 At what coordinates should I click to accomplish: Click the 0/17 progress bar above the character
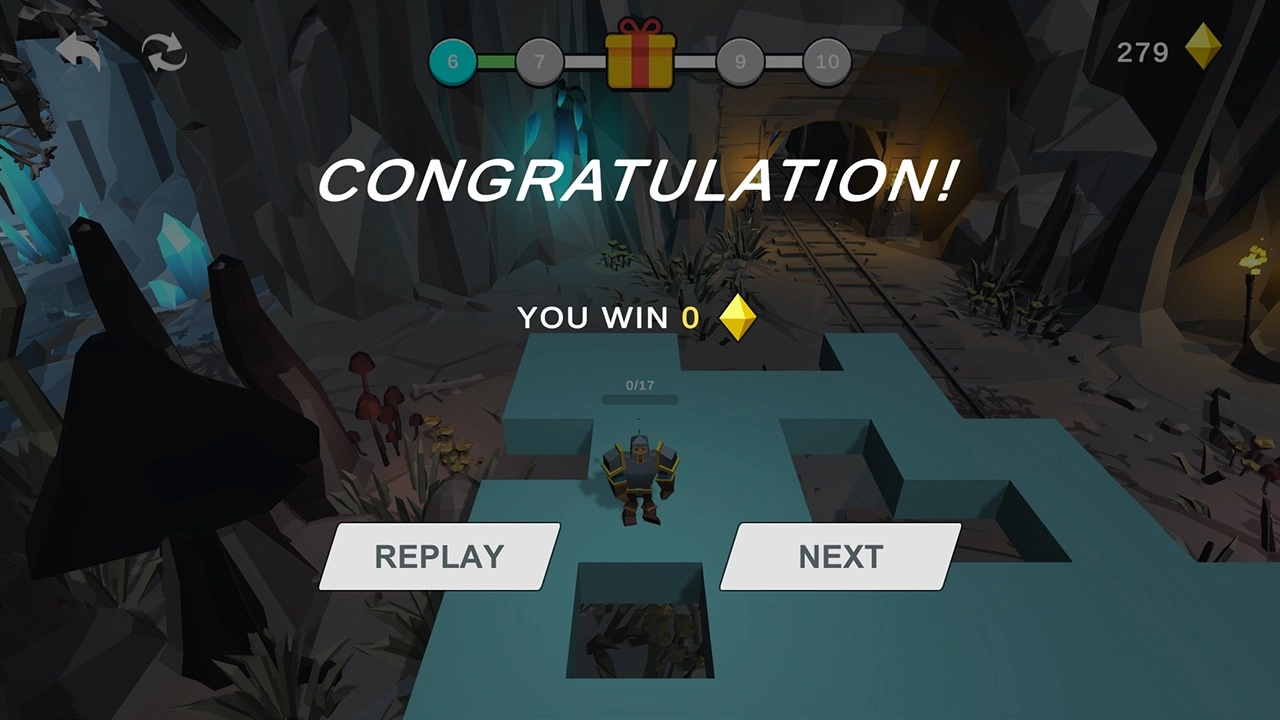click(x=640, y=395)
